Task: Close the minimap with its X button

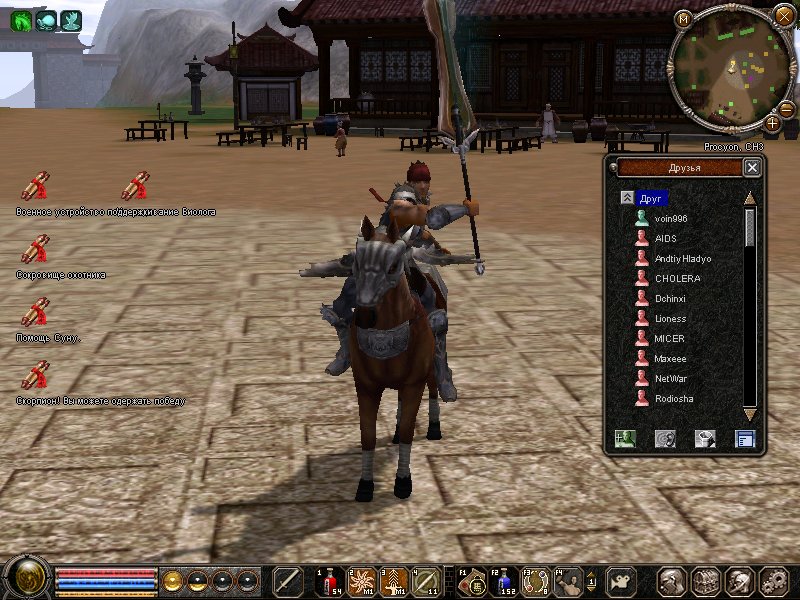Action: (x=783, y=16)
